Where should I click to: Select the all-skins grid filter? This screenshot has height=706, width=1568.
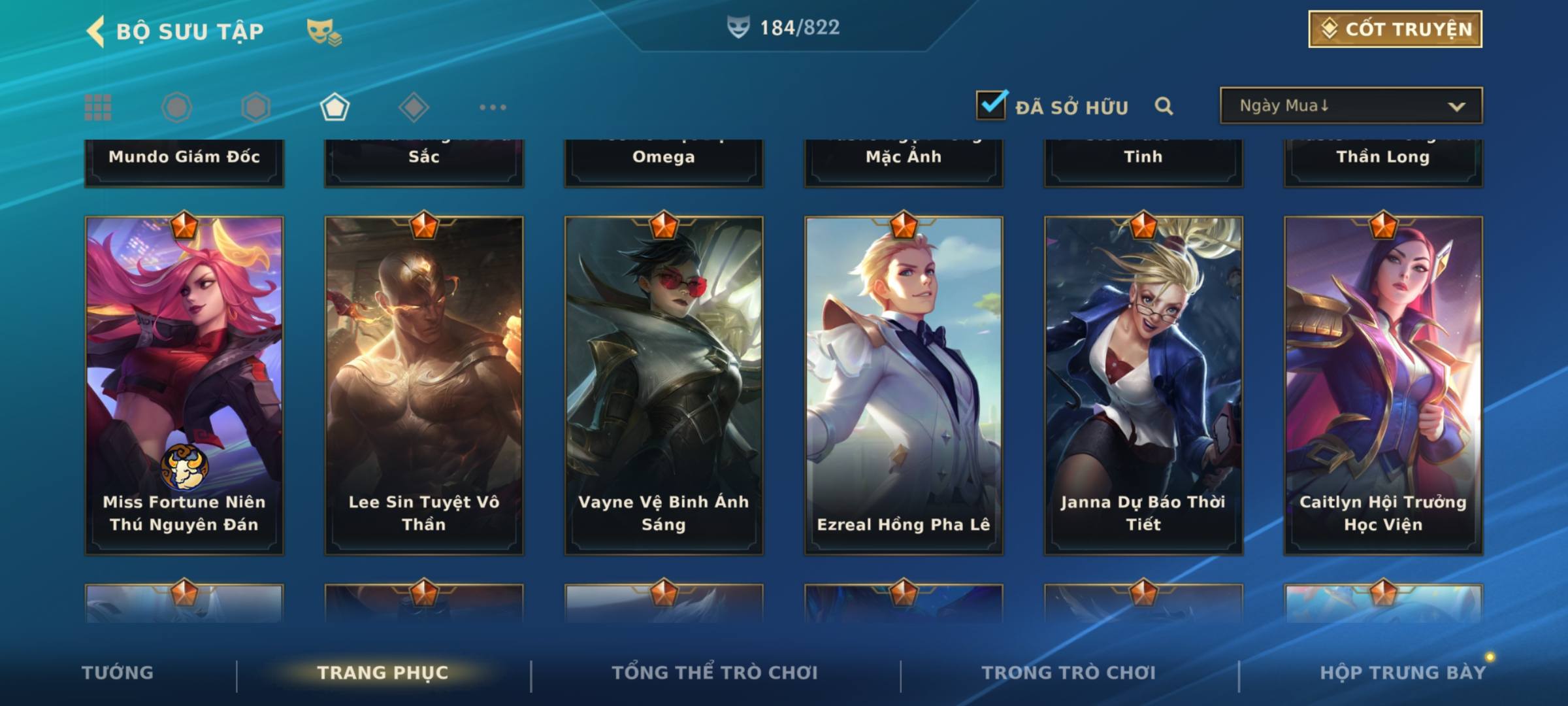(x=98, y=107)
